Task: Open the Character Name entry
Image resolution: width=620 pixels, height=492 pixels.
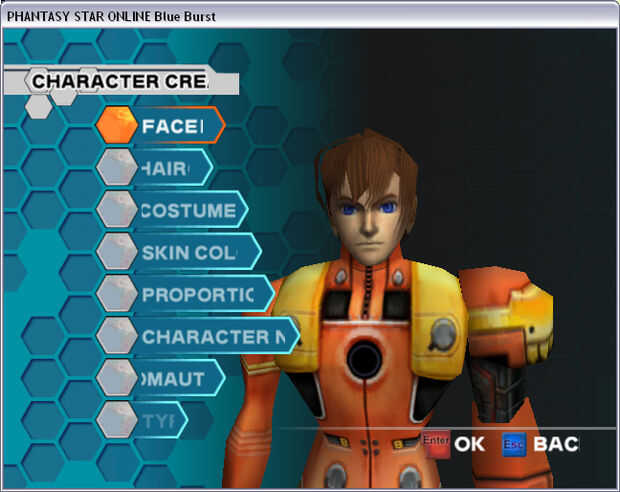Action: (x=212, y=337)
